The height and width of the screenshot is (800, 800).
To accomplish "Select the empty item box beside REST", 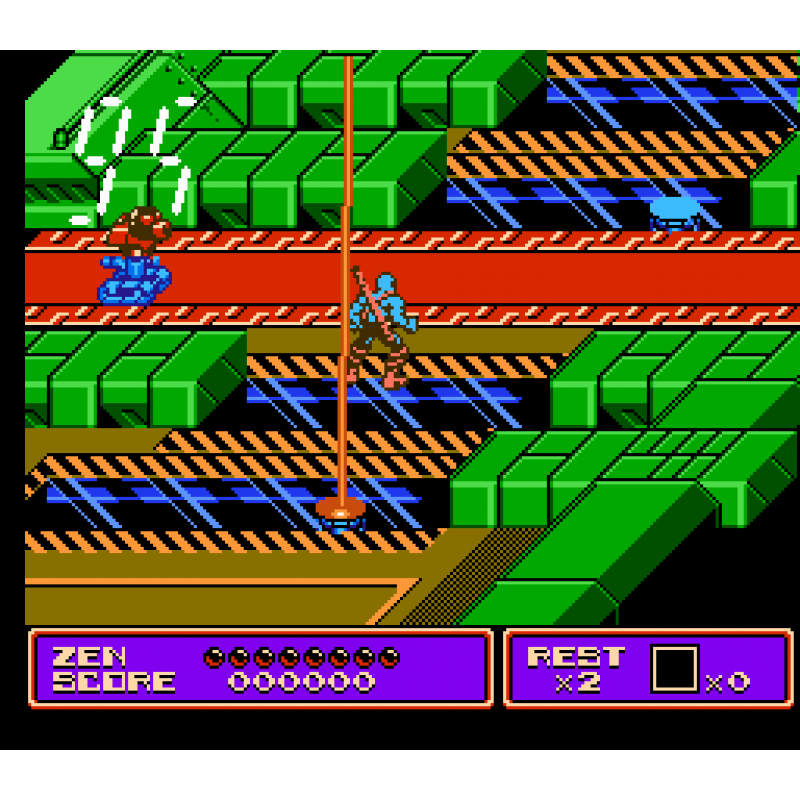I will tap(675, 668).
